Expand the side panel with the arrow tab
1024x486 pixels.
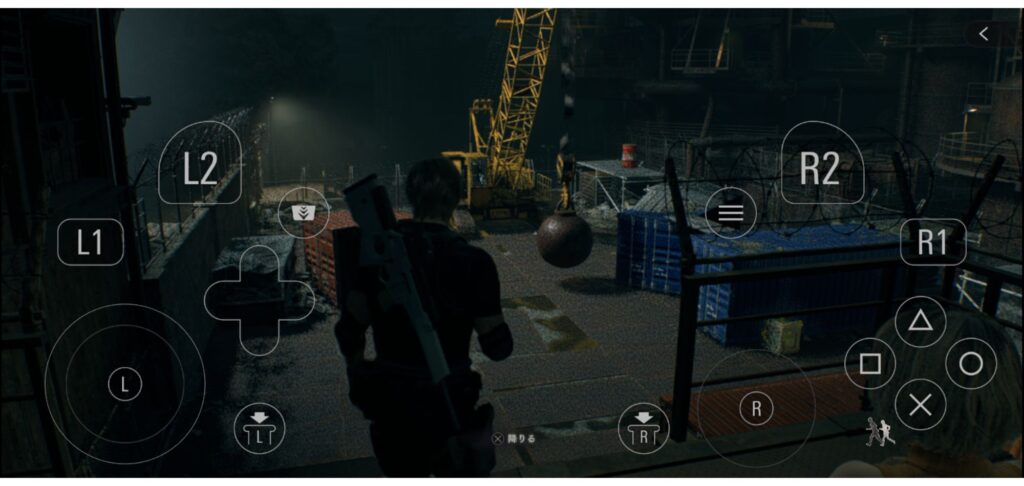(983, 34)
